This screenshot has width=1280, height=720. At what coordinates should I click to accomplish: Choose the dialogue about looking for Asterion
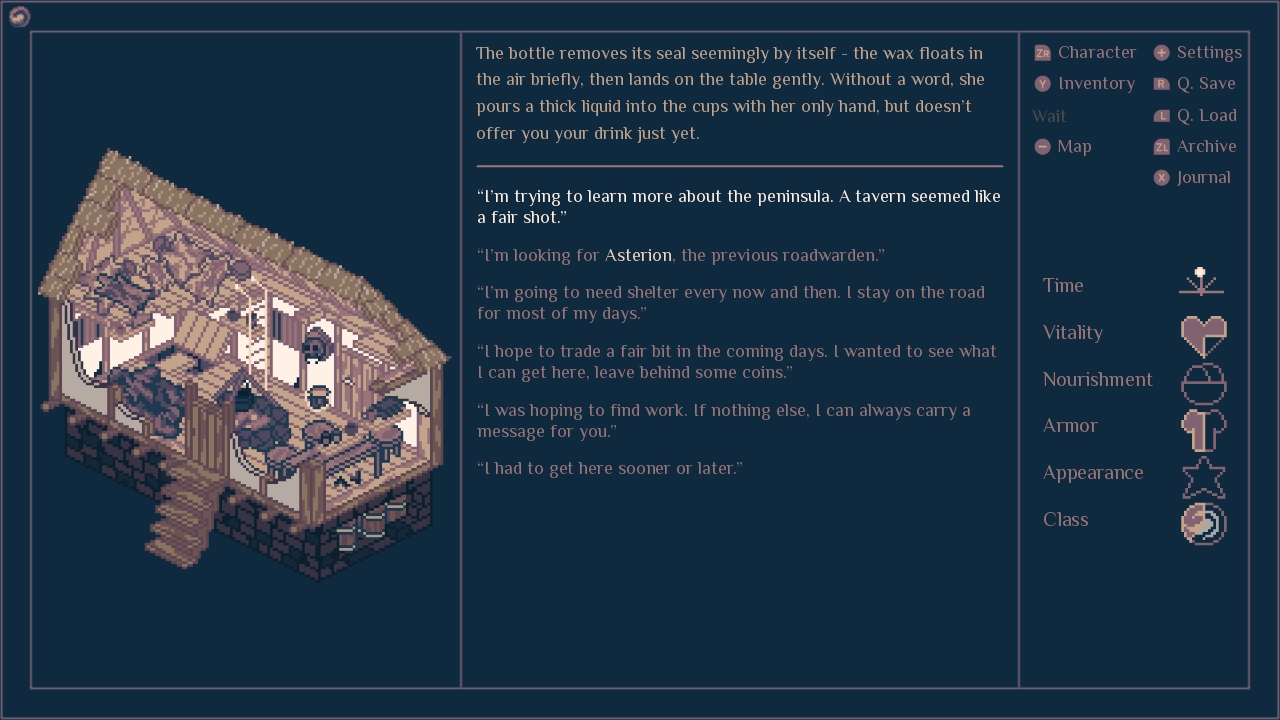pos(680,255)
